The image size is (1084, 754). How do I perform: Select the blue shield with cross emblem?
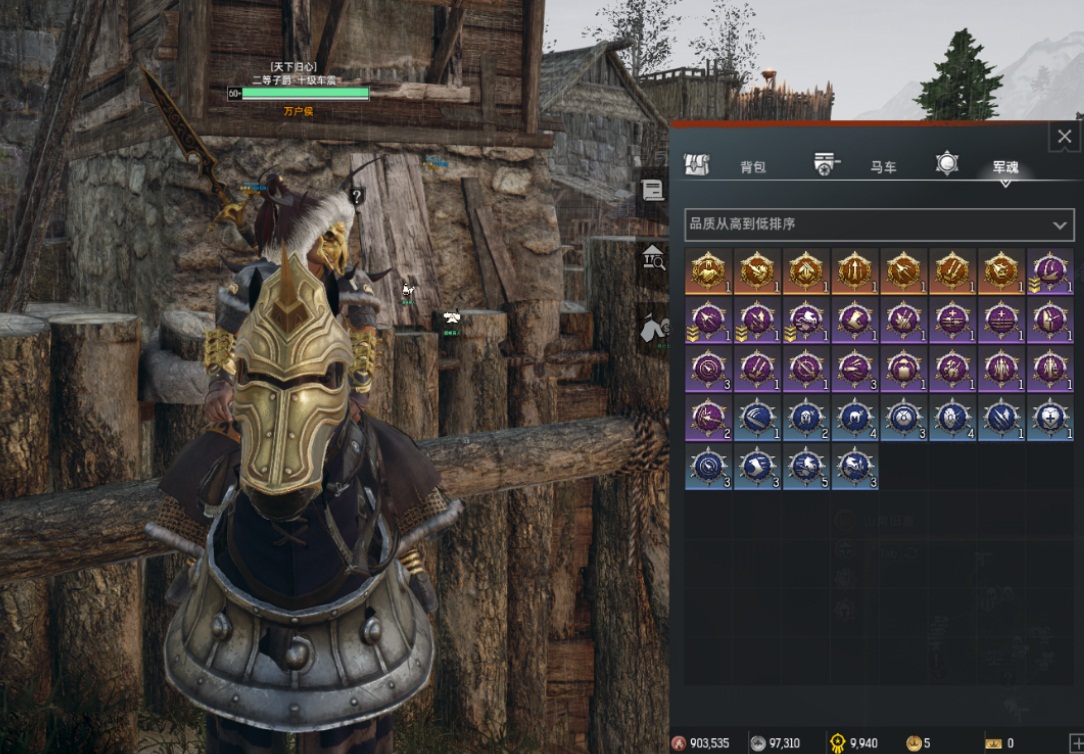(x=1050, y=417)
